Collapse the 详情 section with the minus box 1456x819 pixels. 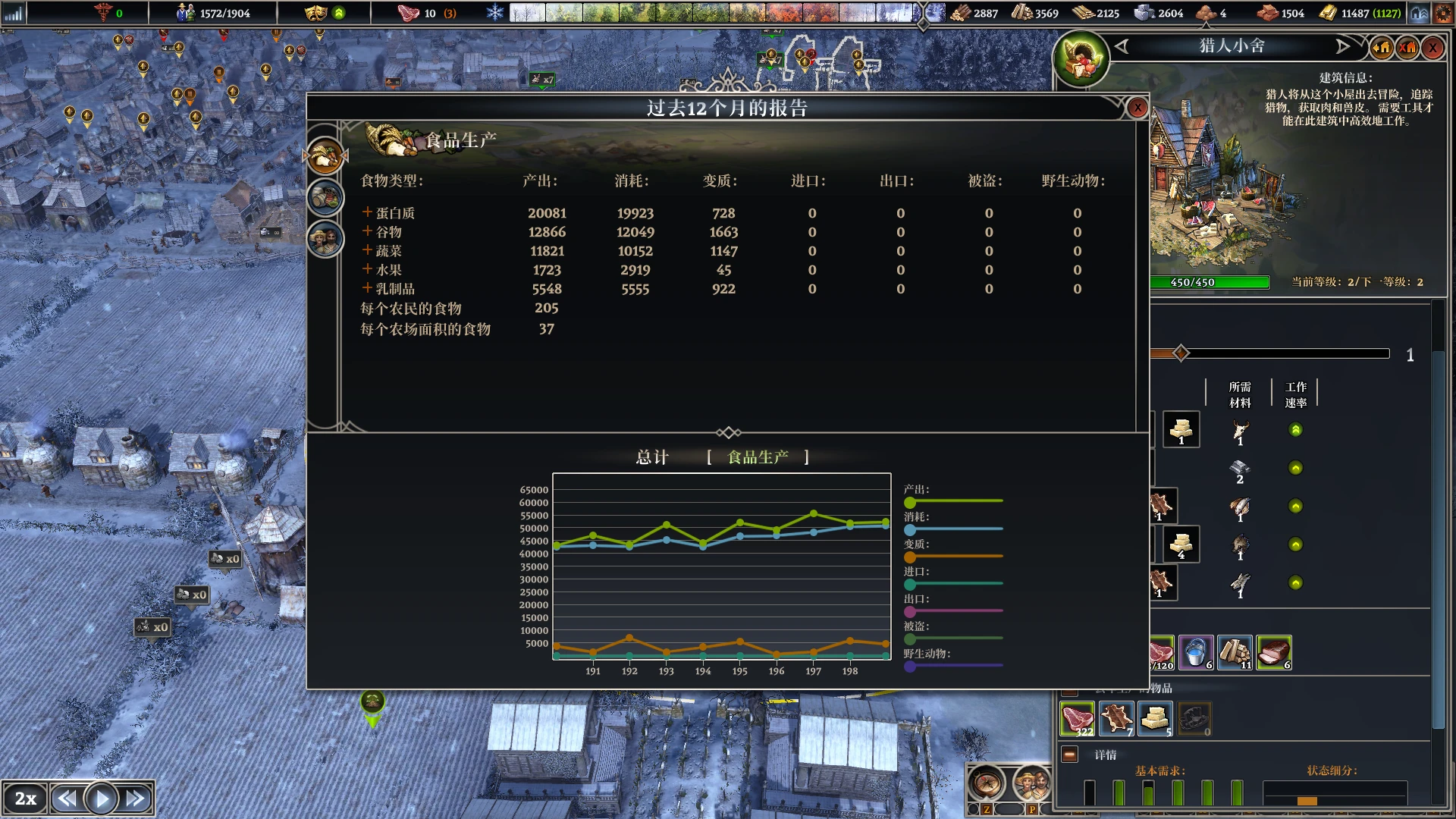click(x=1070, y=755)
